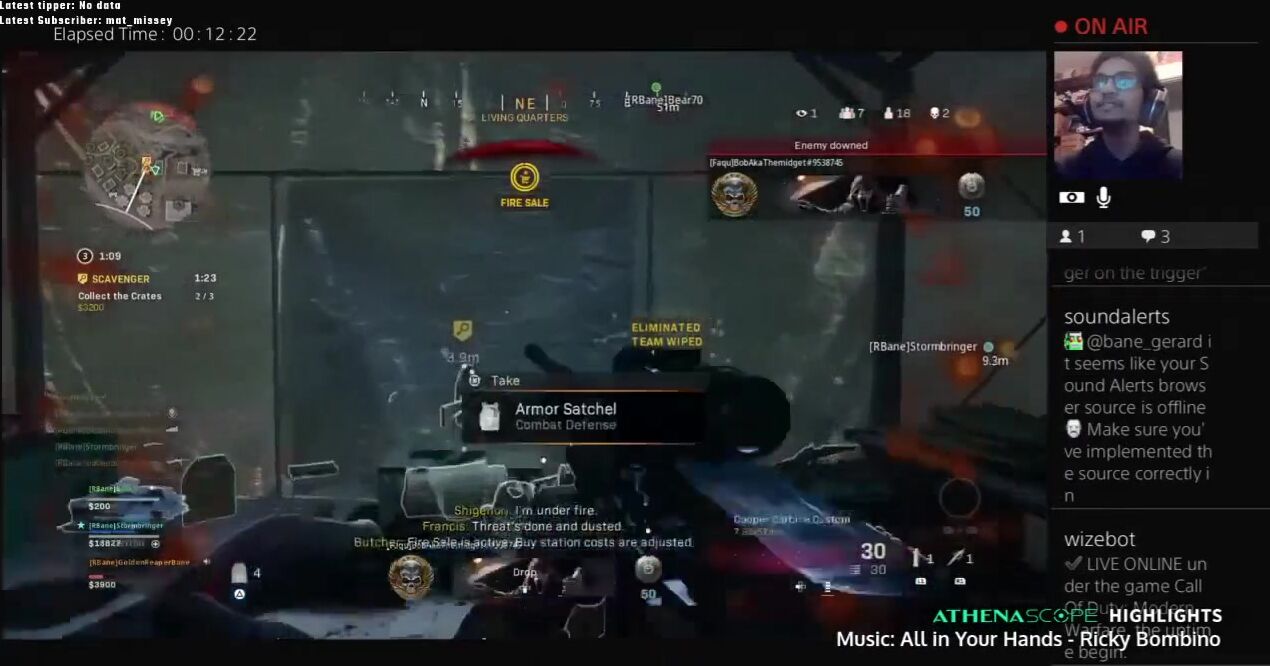Click the compass heading bar
Image resolution: width=1270 pixels, height=666 pixels.
coord(525,103)
